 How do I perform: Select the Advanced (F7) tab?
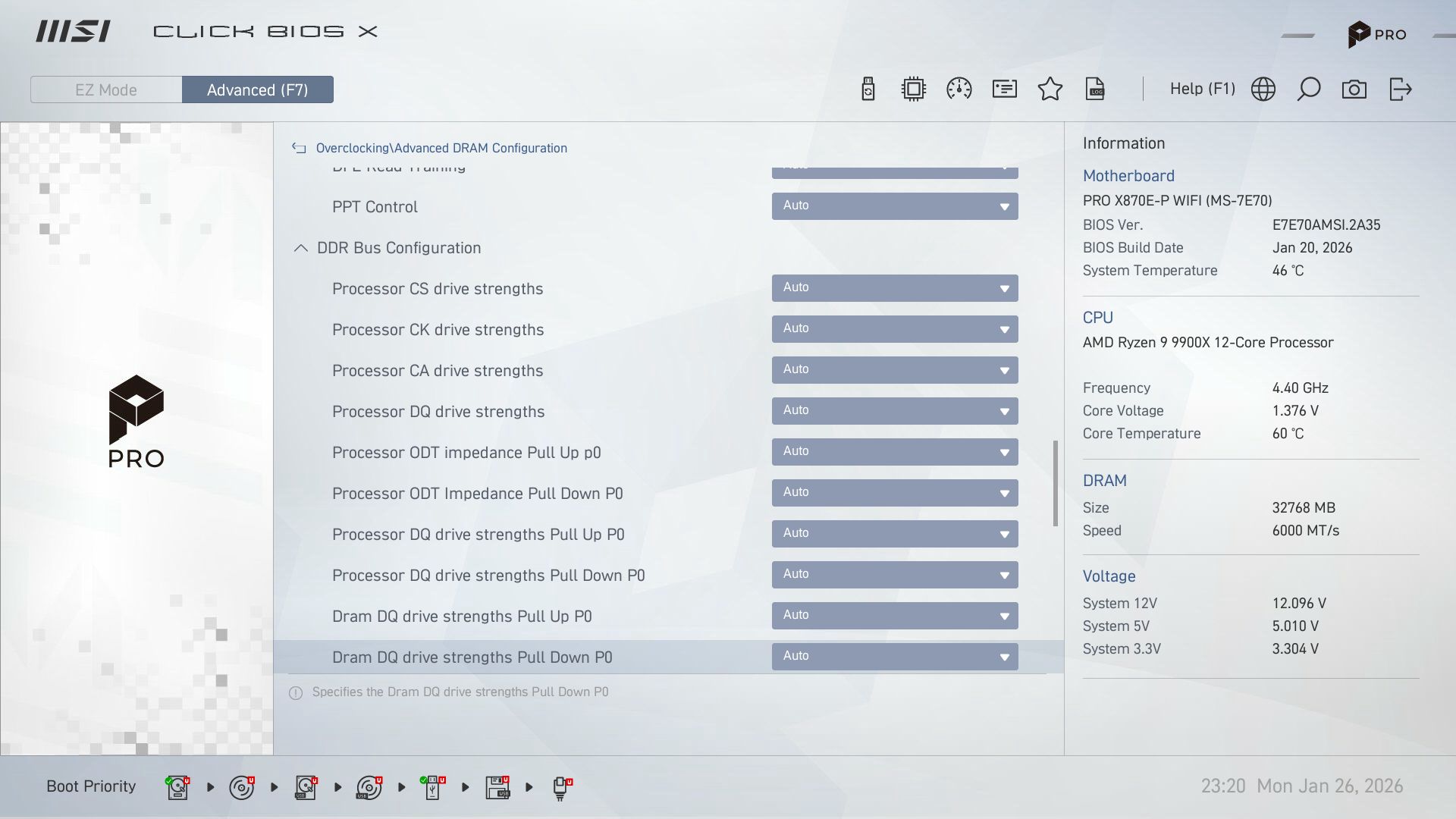257,89
